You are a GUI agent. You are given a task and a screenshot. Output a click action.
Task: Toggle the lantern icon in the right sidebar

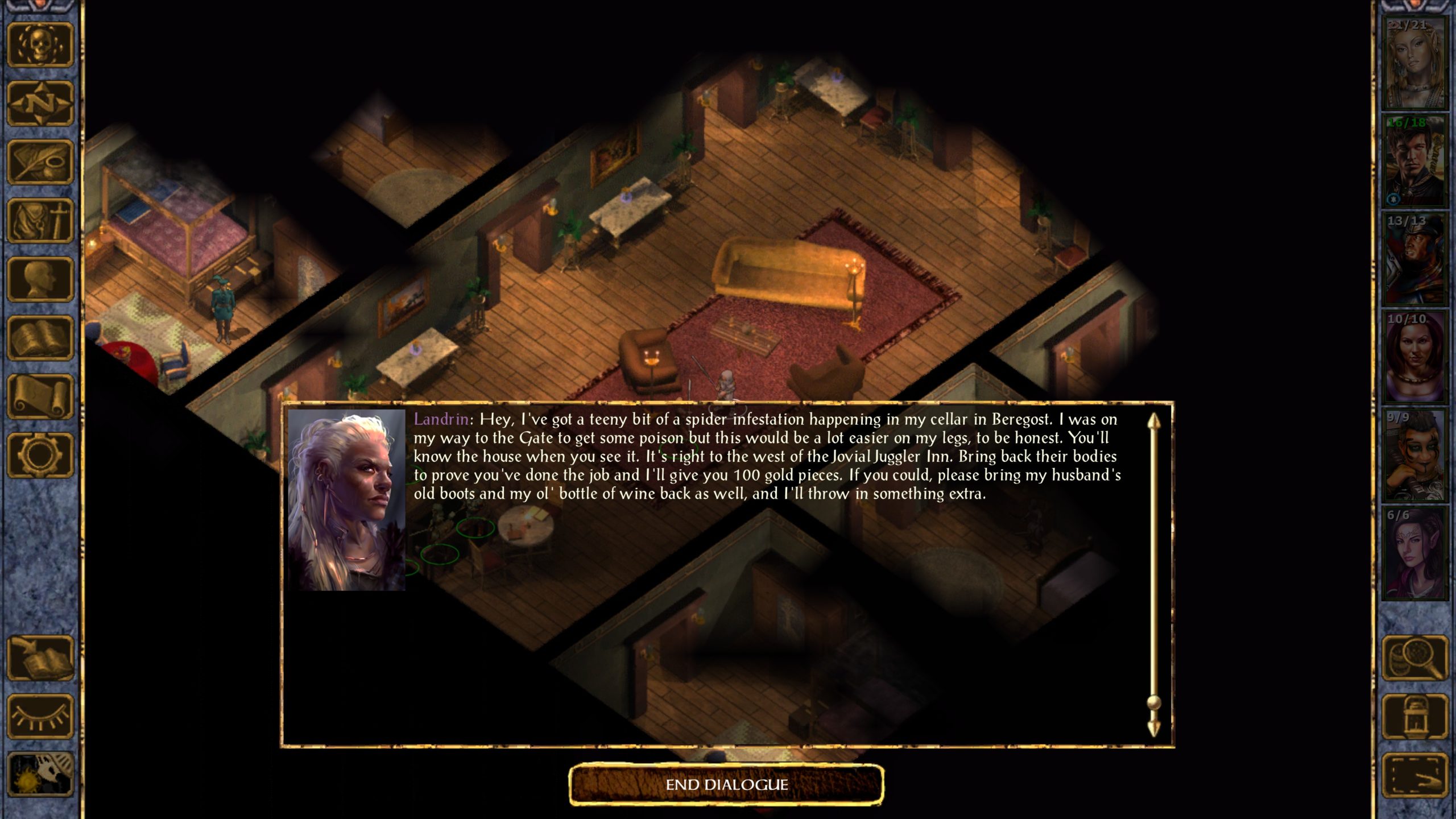click(x=1414, y=717)
